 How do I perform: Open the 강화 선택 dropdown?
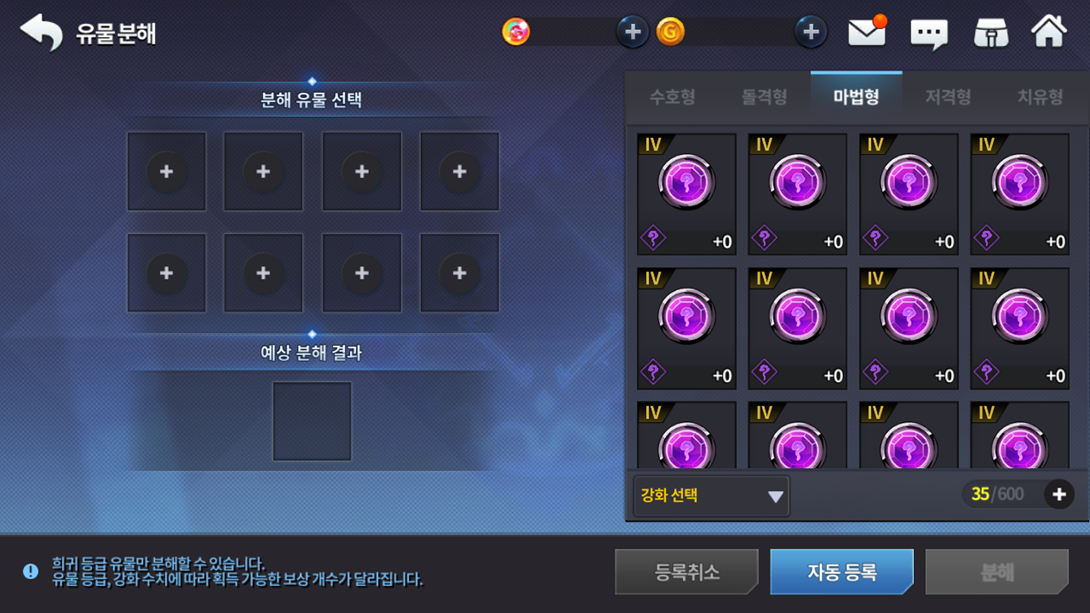(711, 496)
